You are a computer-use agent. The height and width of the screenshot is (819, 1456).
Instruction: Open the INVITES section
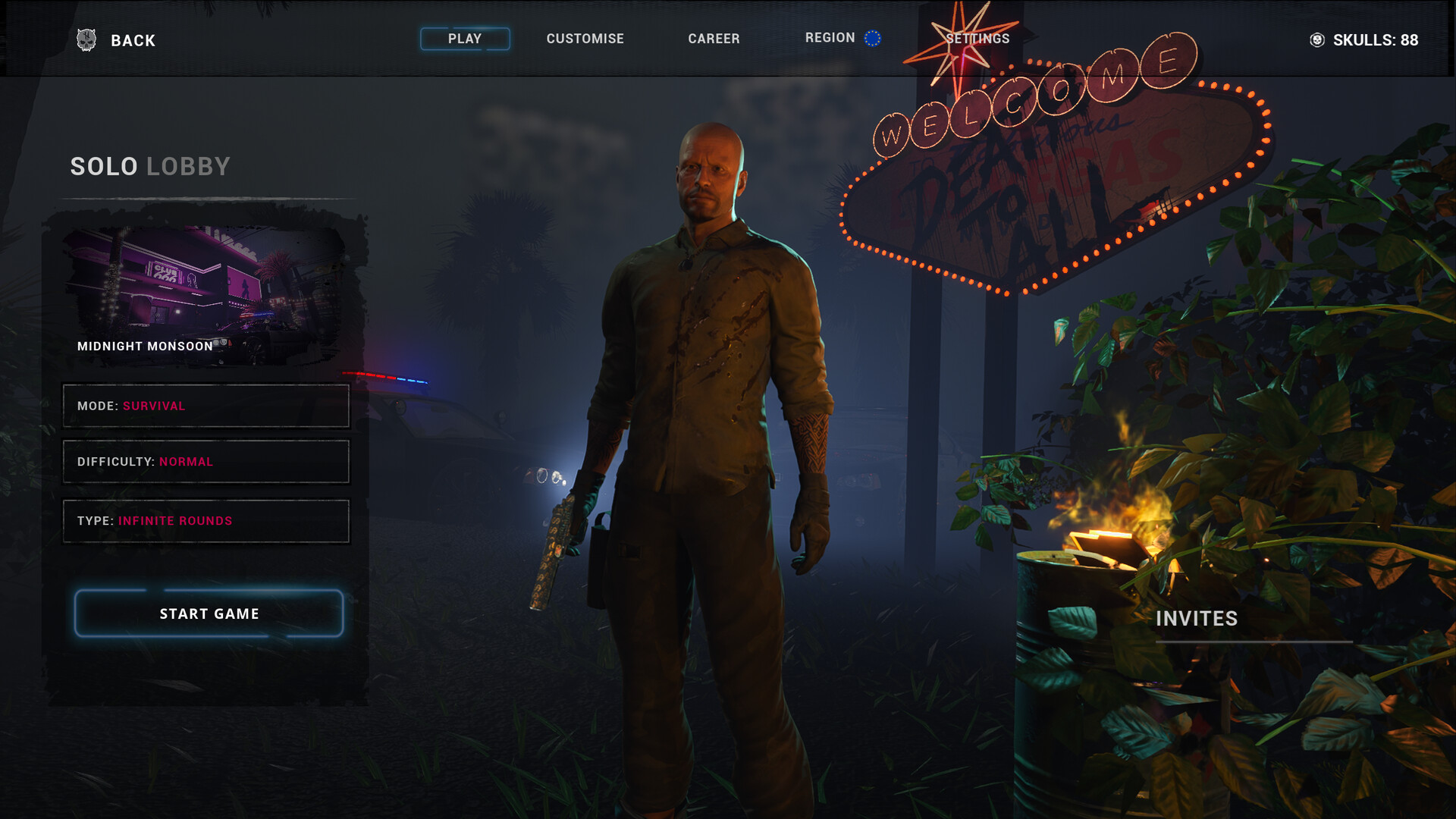pyautogui.click(x=1197, y=619)
